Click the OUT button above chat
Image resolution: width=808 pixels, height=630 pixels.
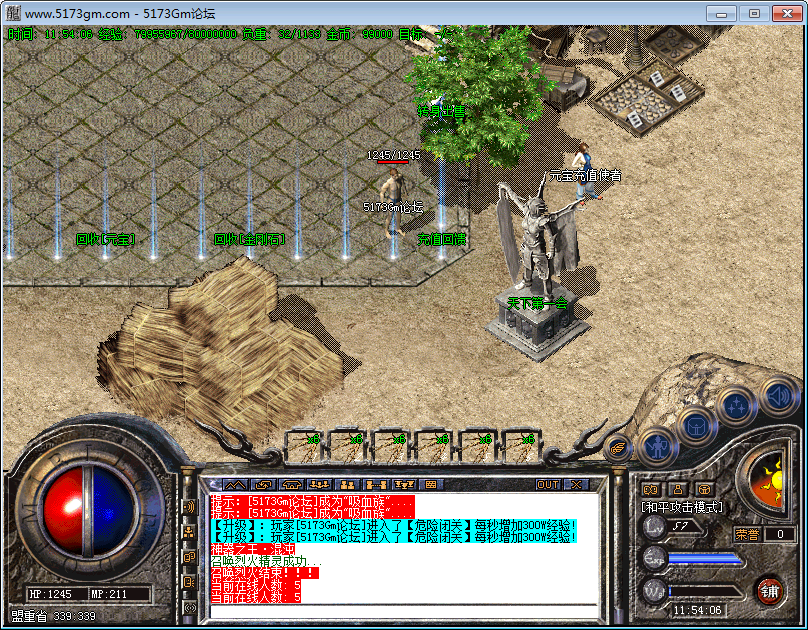point(548,485)
